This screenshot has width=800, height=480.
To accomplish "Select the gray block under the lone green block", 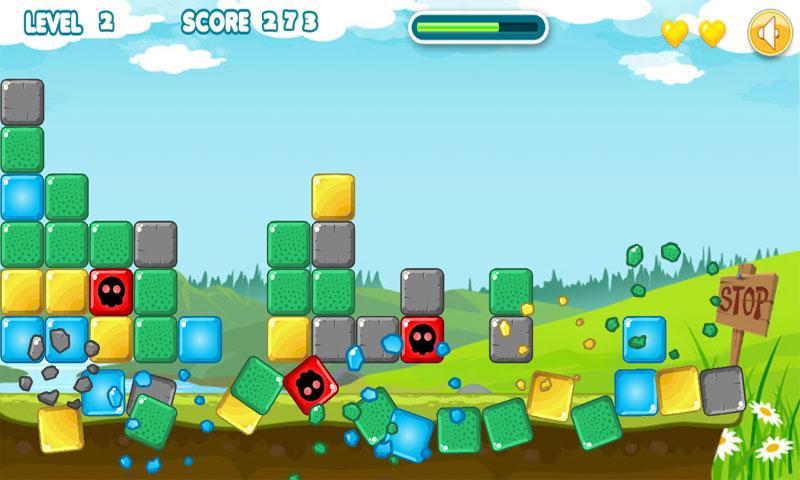I will [511, 337].
